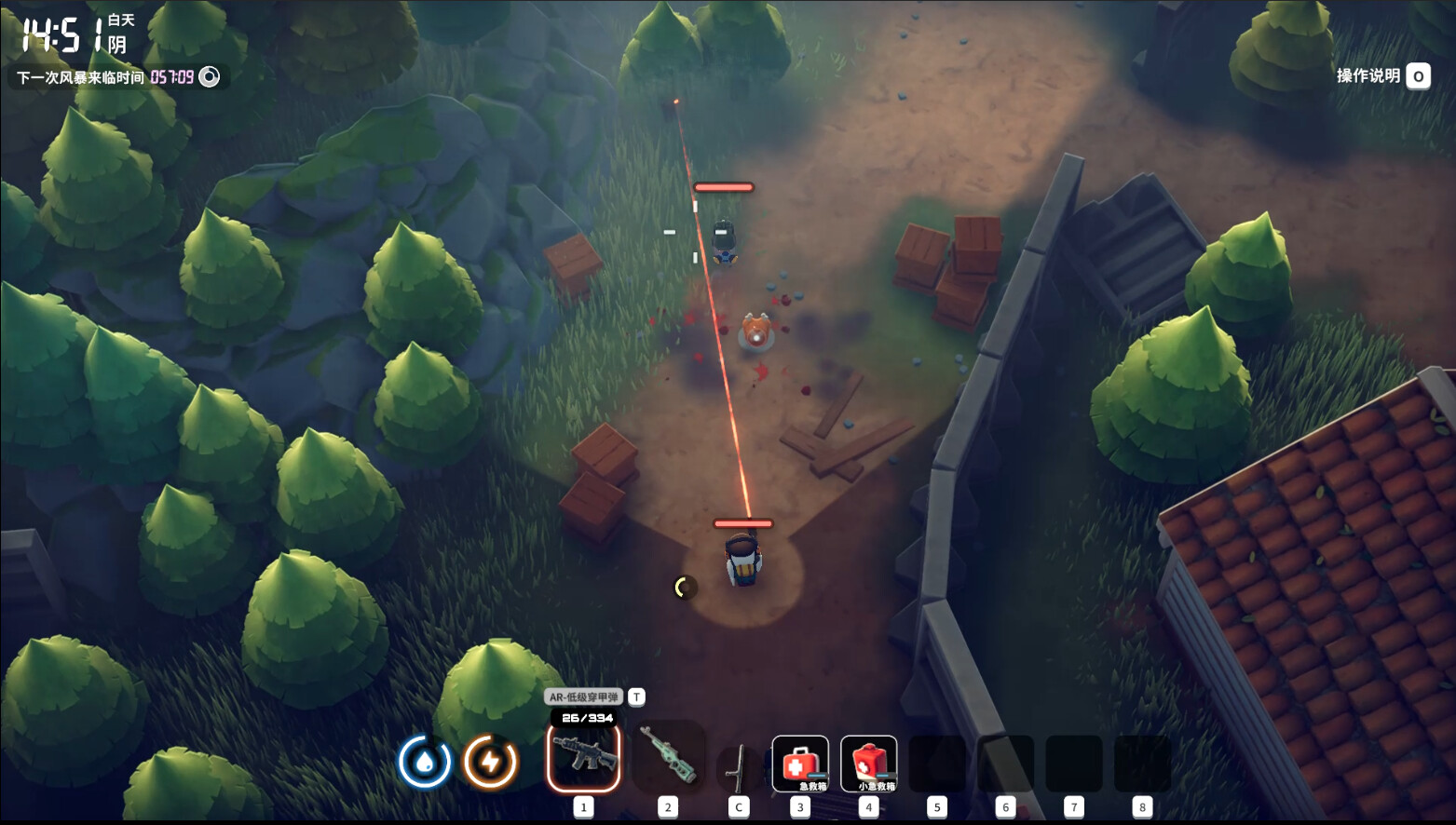Open the 操作说明 controls guide
This screenshot has width=1456, height=825.
[1381, 76]
